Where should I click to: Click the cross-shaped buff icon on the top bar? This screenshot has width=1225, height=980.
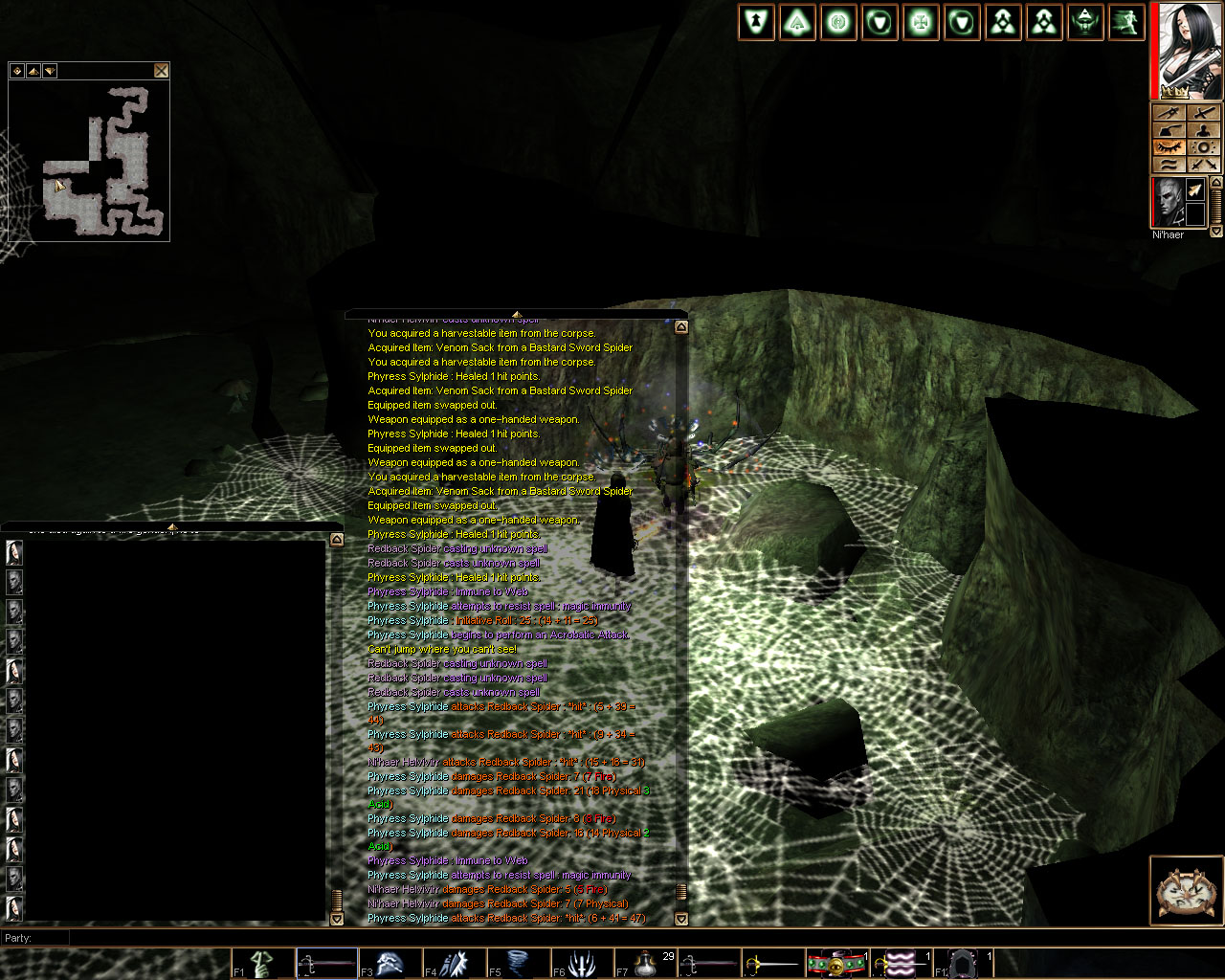(x=920, y=21)
